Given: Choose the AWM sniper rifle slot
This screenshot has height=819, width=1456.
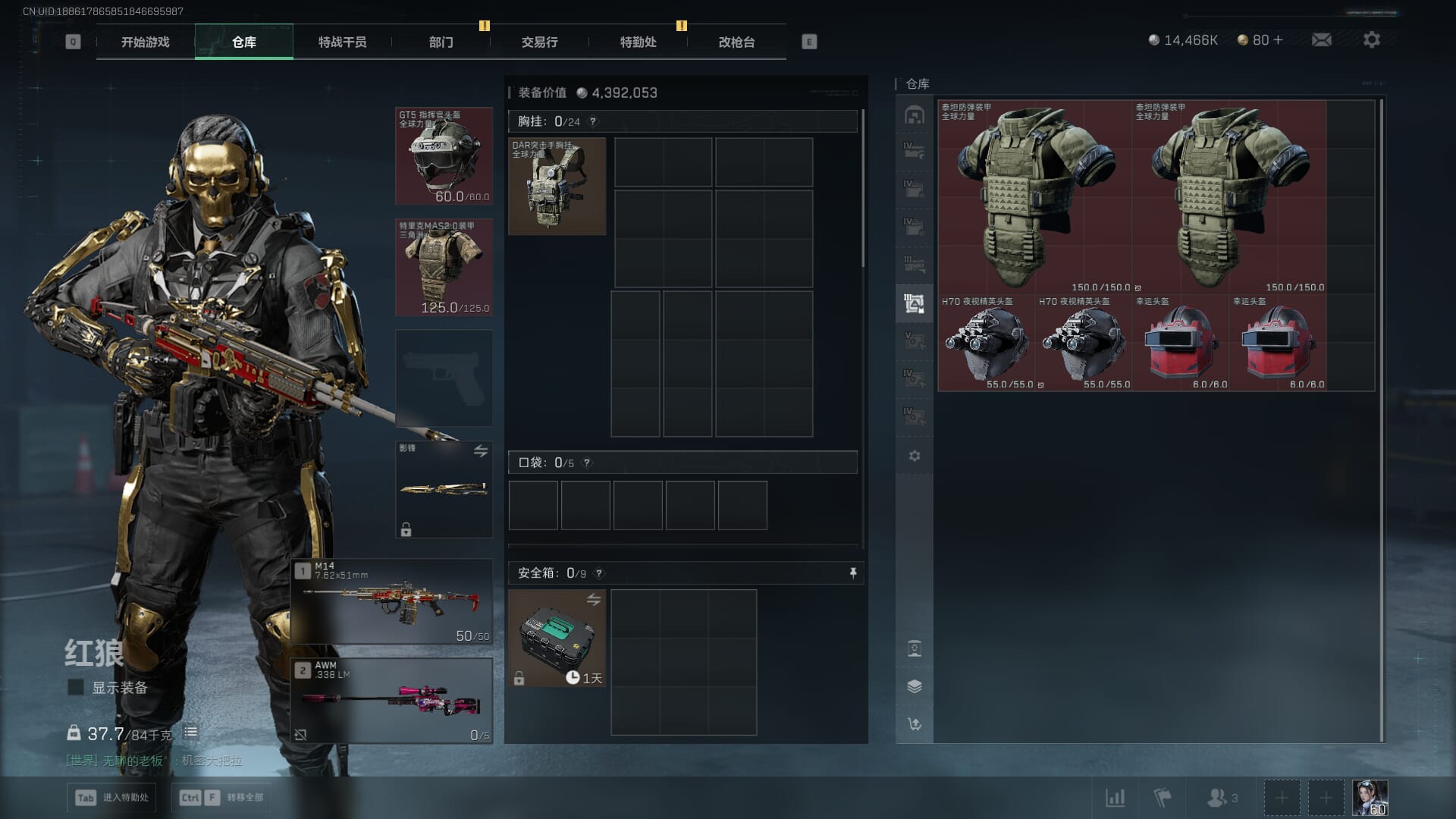Looking at the screenshot, I should click(392, 701).
